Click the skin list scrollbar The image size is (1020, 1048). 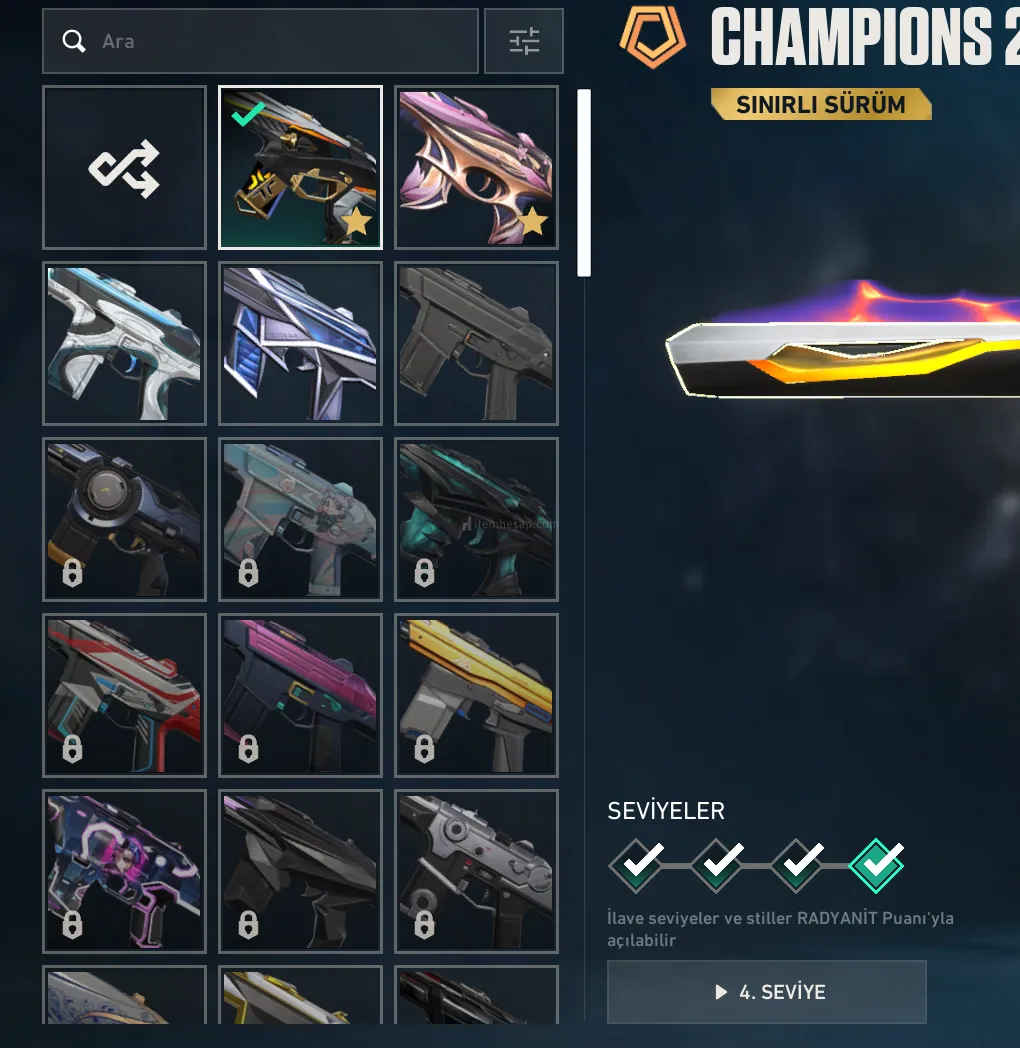584,183
